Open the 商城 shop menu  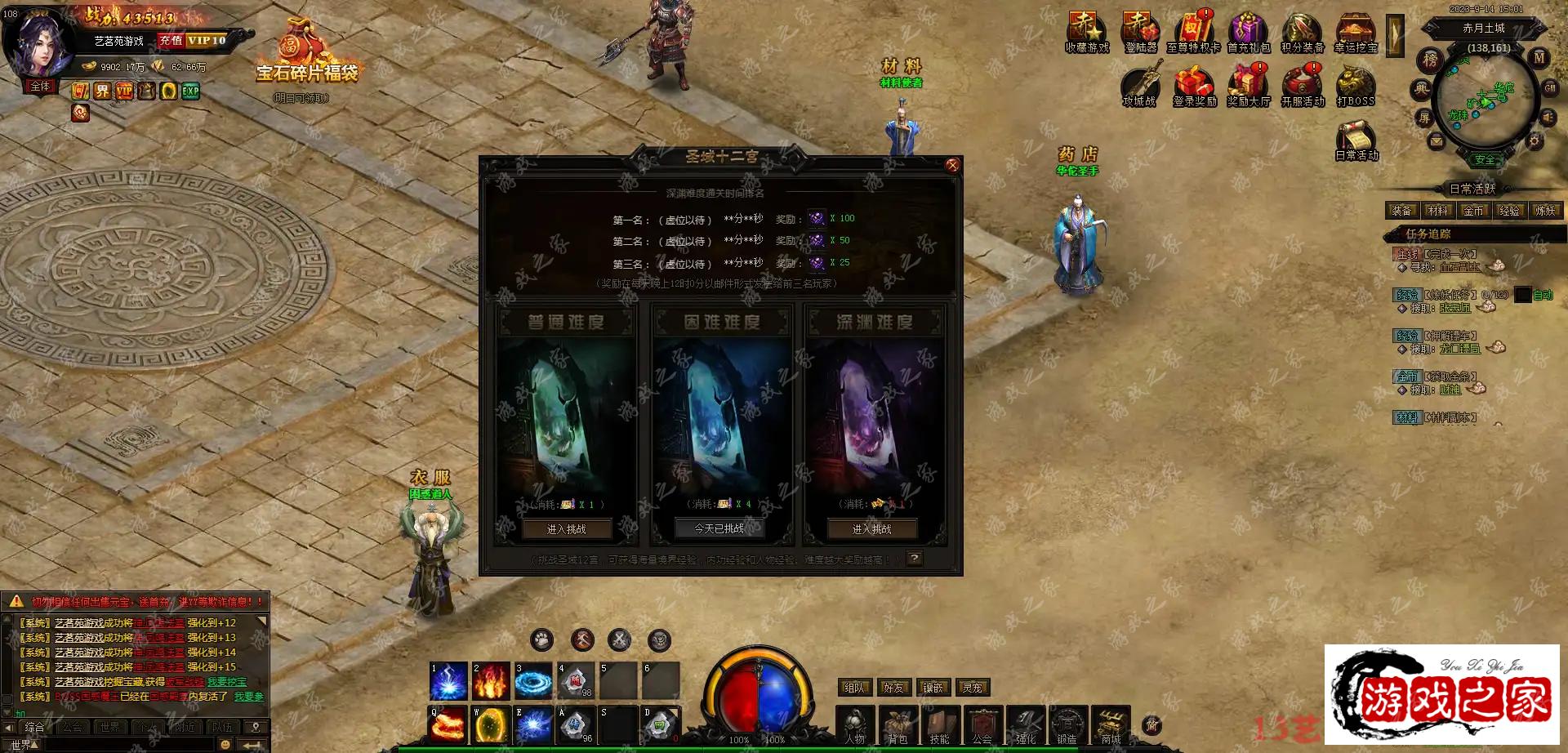tap(1111, 725)
